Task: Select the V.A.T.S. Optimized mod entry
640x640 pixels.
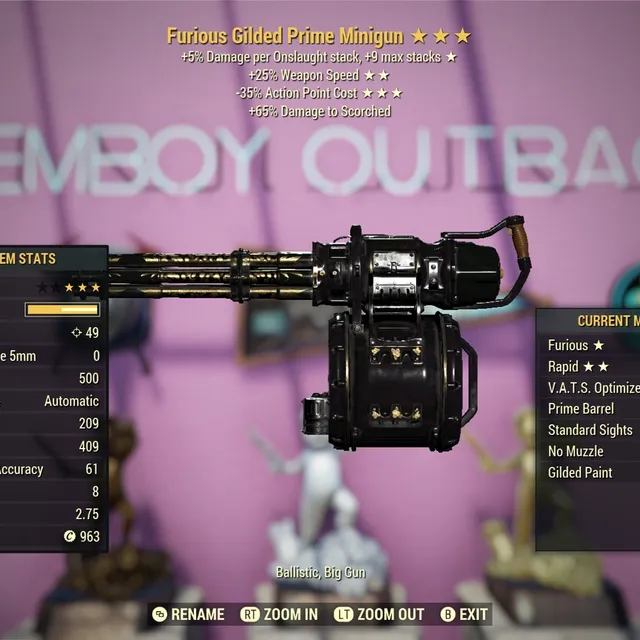Action: 592,388
